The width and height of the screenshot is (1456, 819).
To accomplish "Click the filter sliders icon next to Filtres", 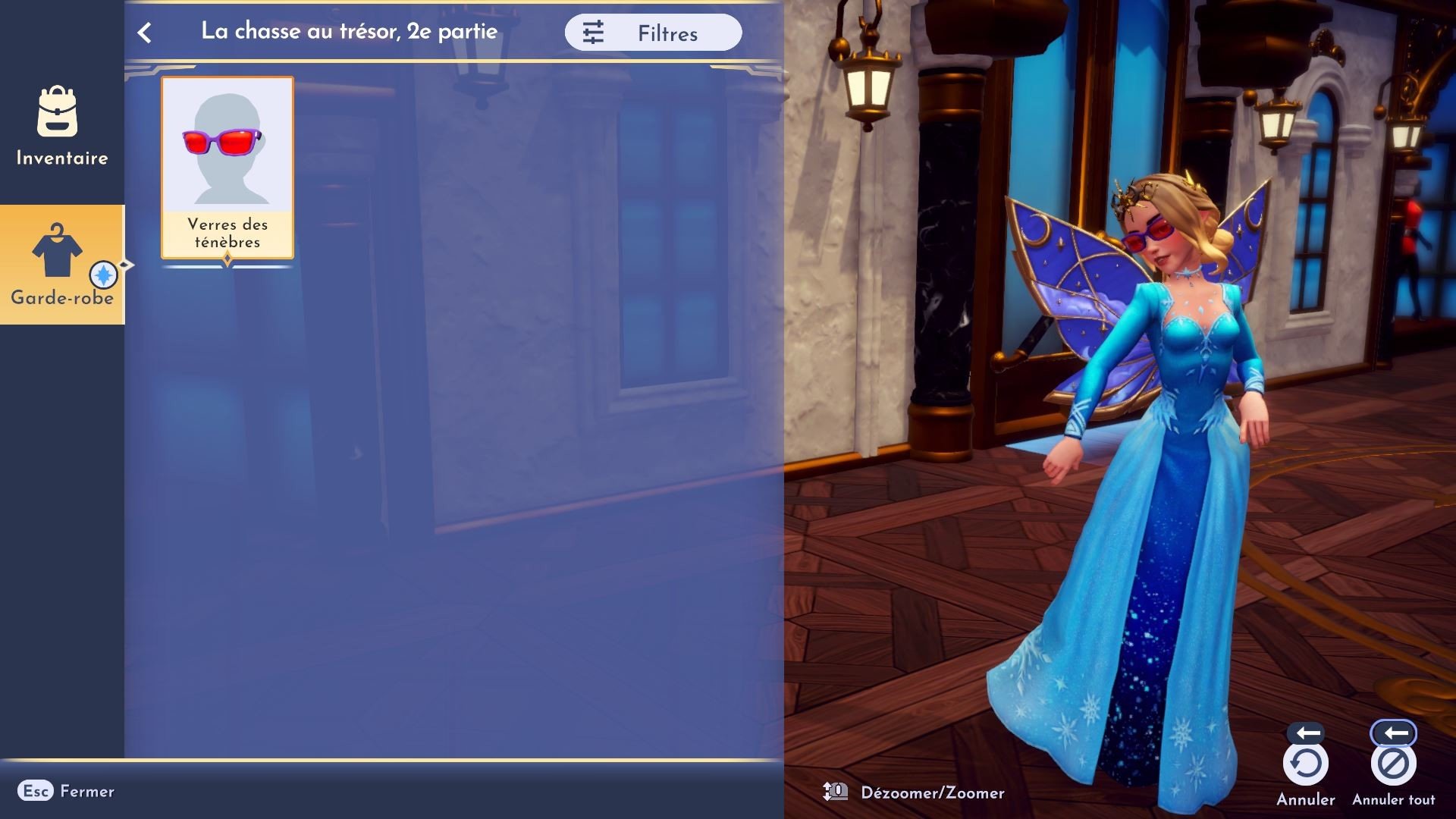I will (x=594, y=32).
